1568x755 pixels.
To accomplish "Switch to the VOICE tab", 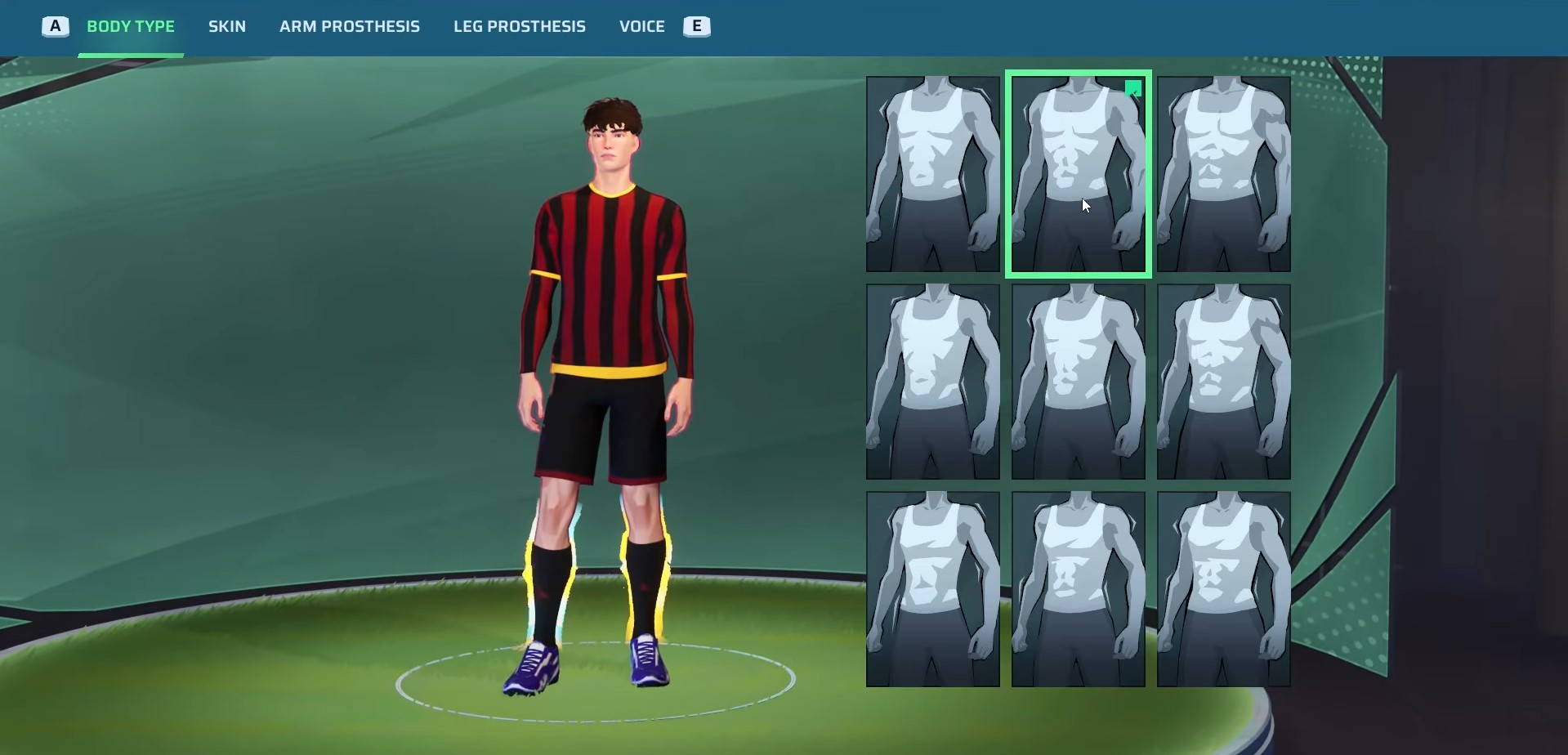I will [641, 26].
